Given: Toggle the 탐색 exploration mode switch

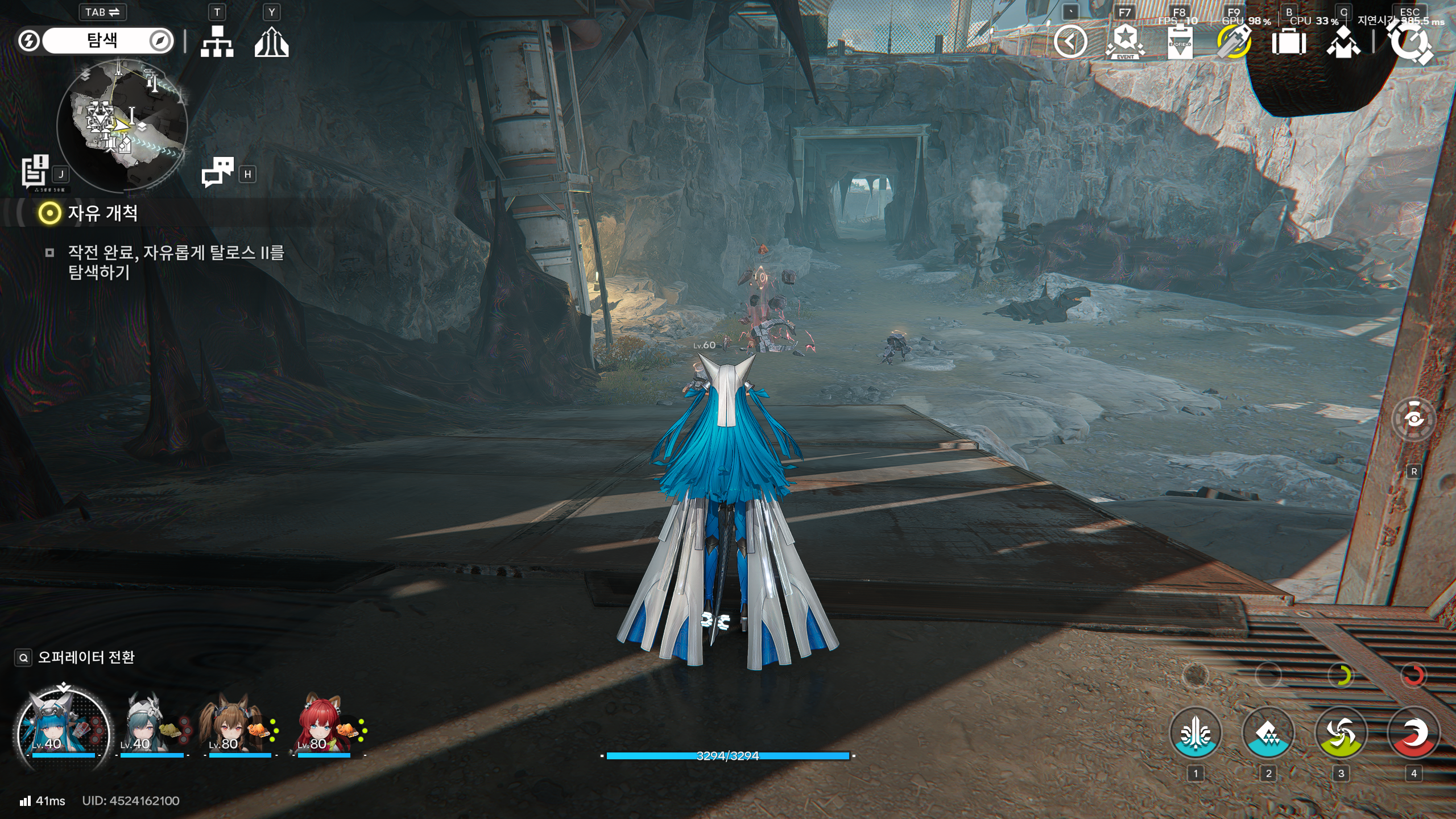Looking at the screenshot, I should tap(102, 40).
